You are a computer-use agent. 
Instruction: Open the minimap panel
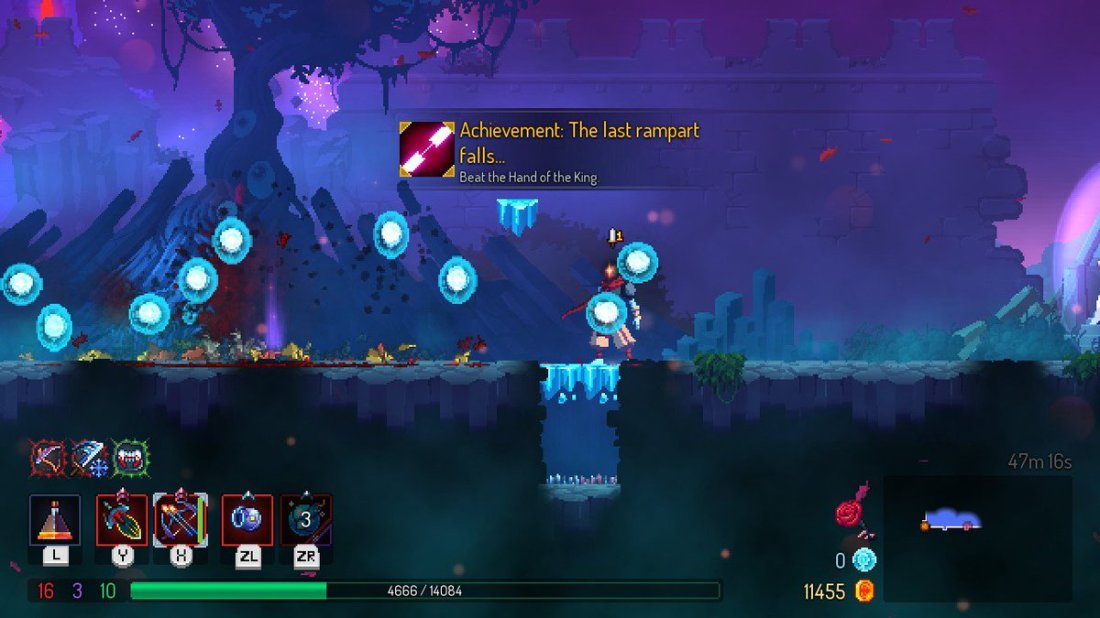(x=977, y=538)
